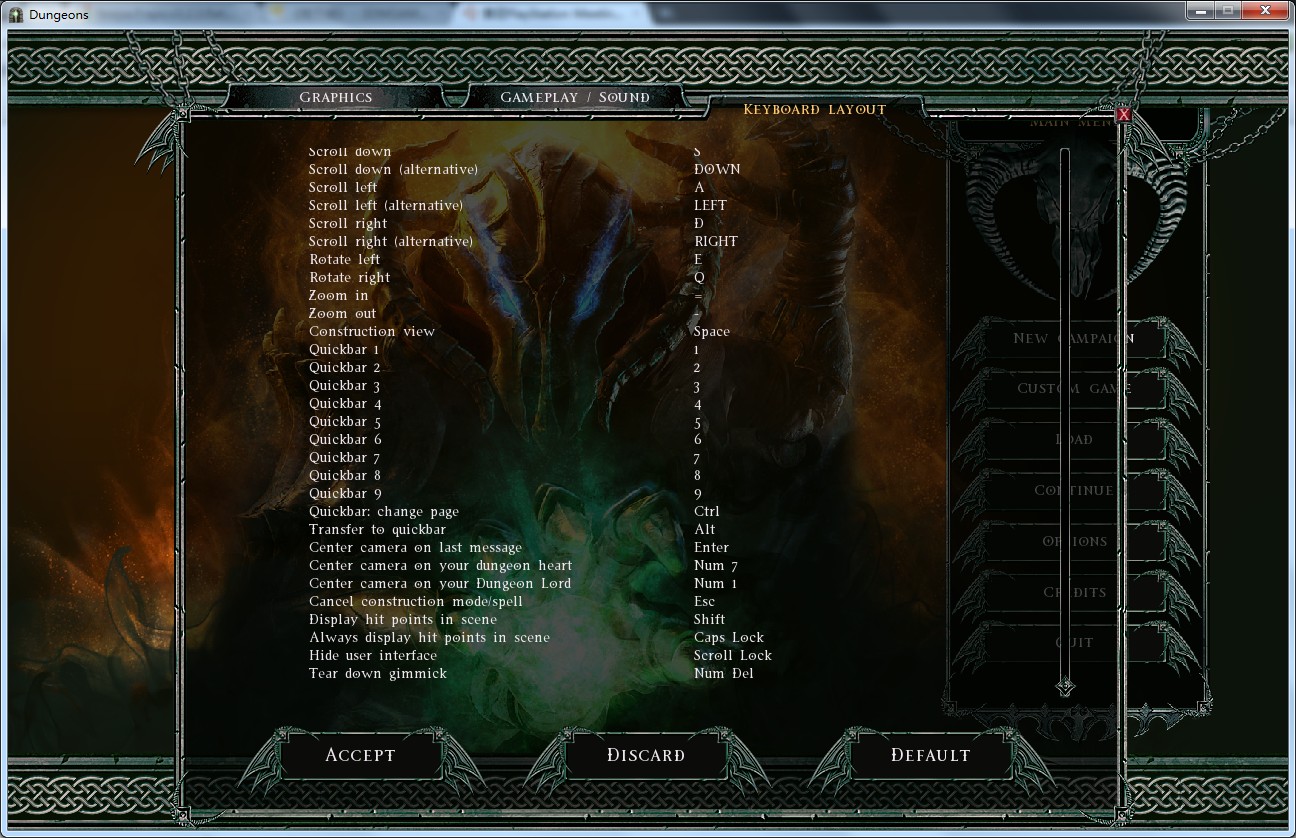Rebind Cancel construction mode/spell key

pos(704,602)
